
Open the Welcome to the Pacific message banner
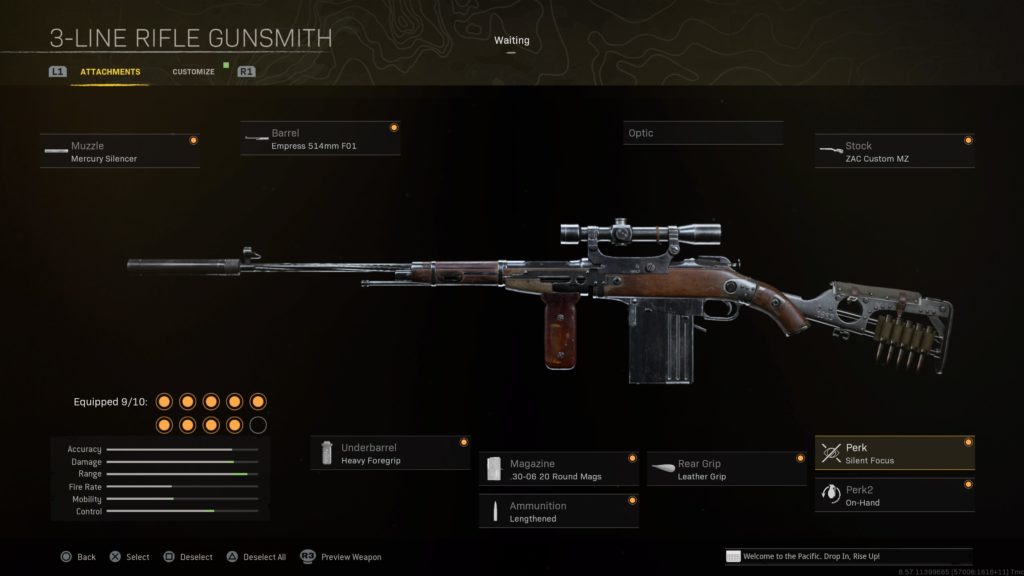[848, 556]
